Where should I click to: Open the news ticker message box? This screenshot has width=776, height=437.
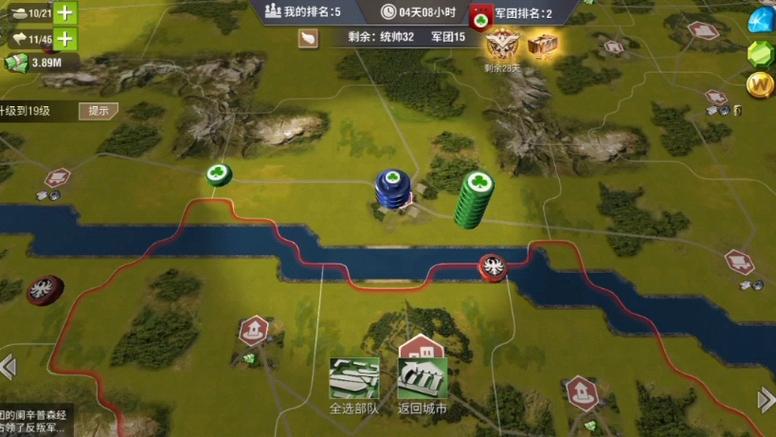[x=35, y=421]
